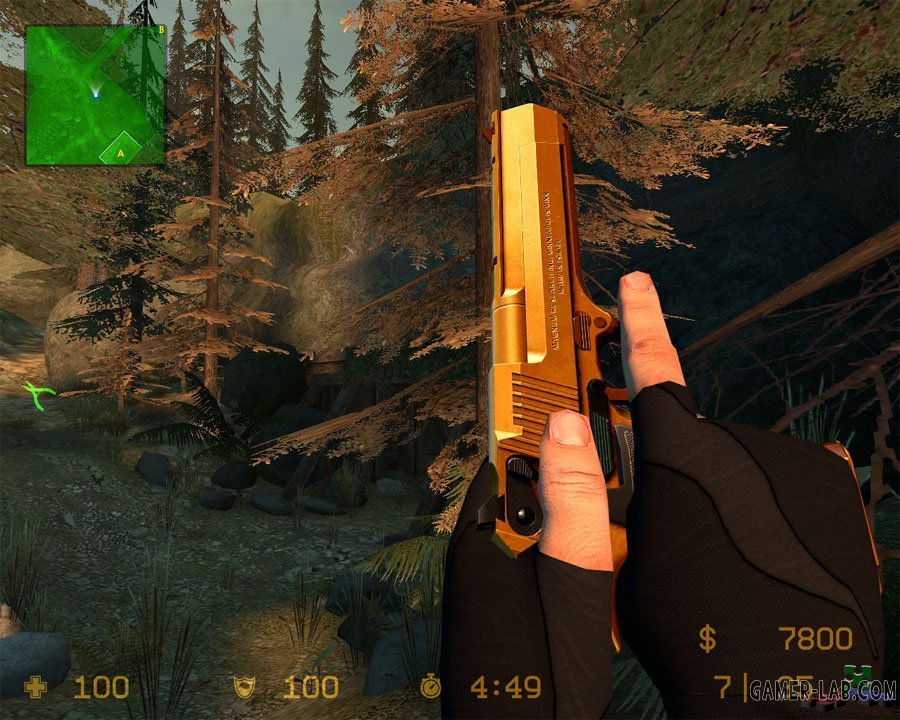Click the player position dot on radar

tap(96, 95)
